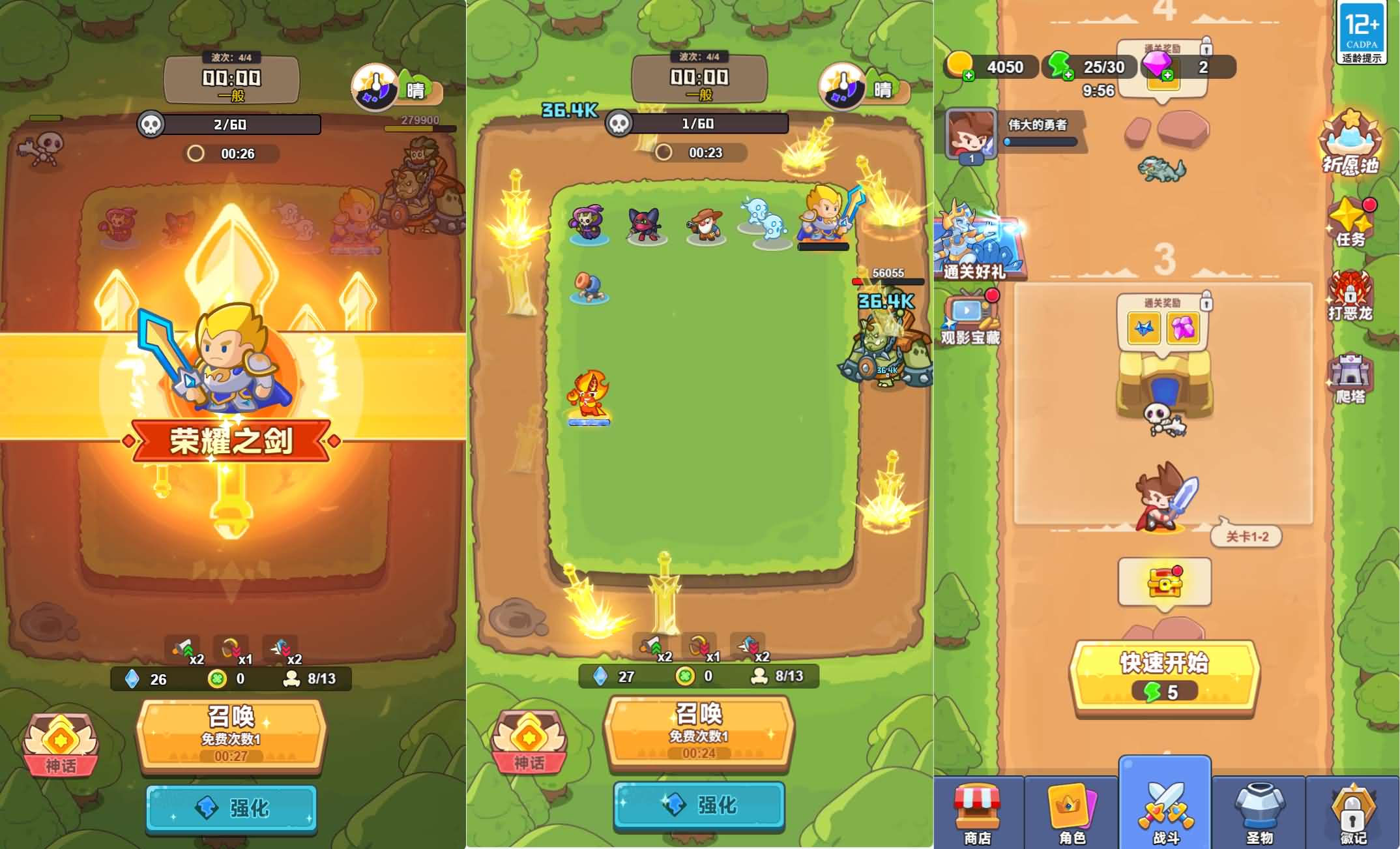Show the 12+ CADPA age rating notice
This screenshot has height=849, width=1400.
(x=1362, y=31)
